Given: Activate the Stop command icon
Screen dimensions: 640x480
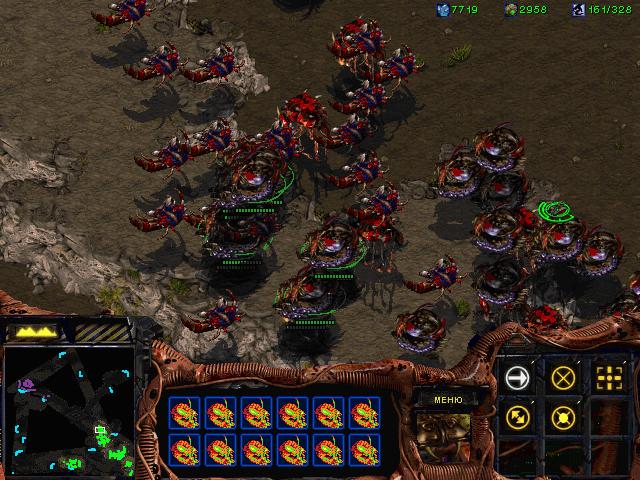Looking at the screenshot, I should point(563,377).
